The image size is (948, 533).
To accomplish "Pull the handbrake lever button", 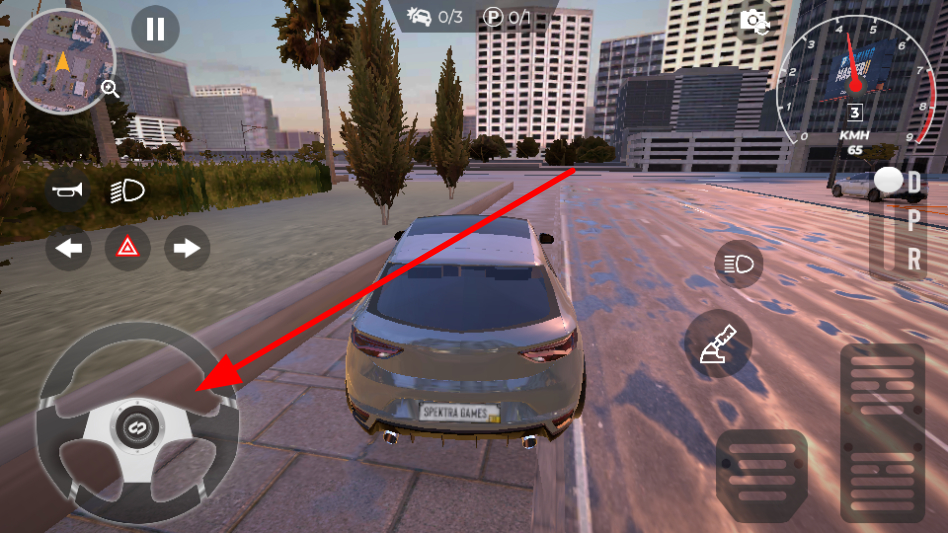I will point(720,342).
